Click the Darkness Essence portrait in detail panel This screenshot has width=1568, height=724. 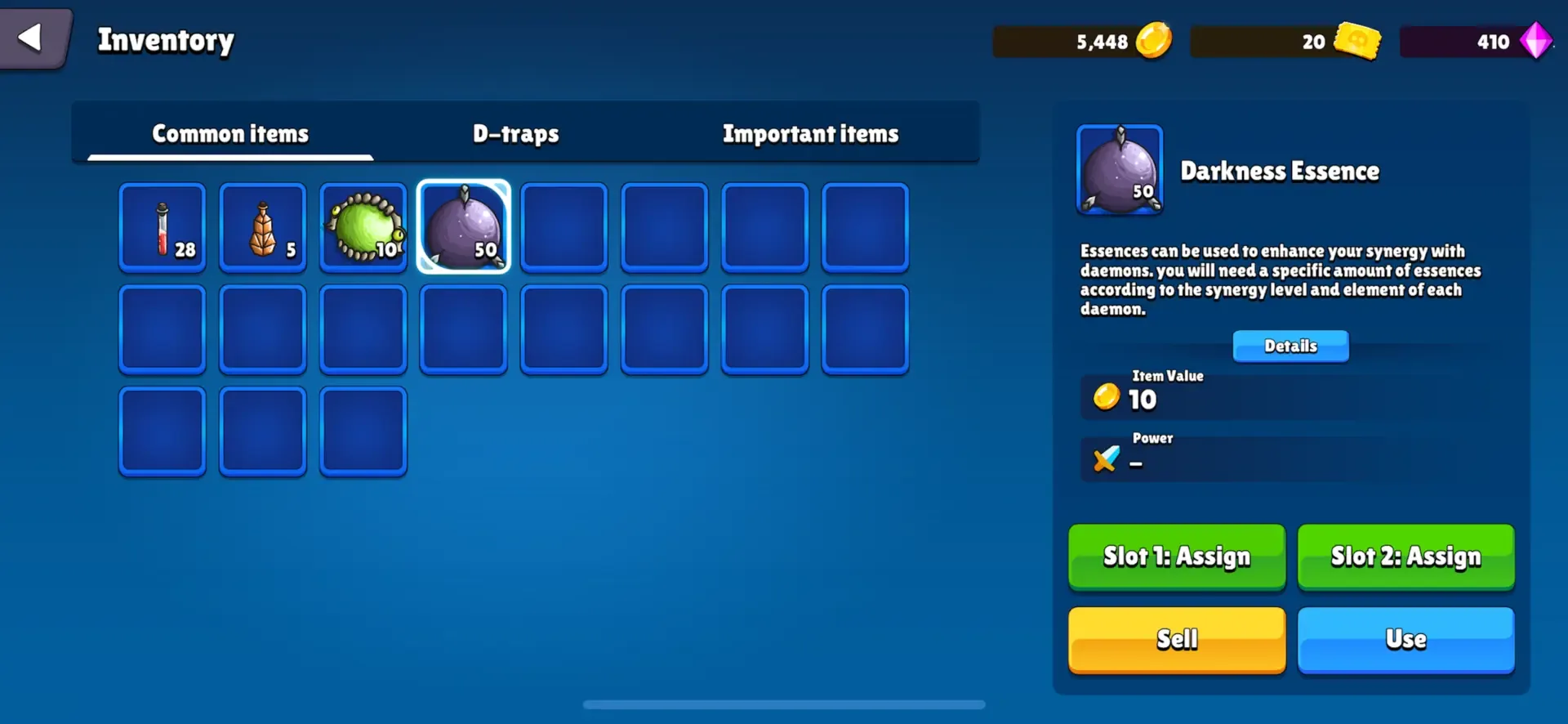click(x=1120, y=169)
